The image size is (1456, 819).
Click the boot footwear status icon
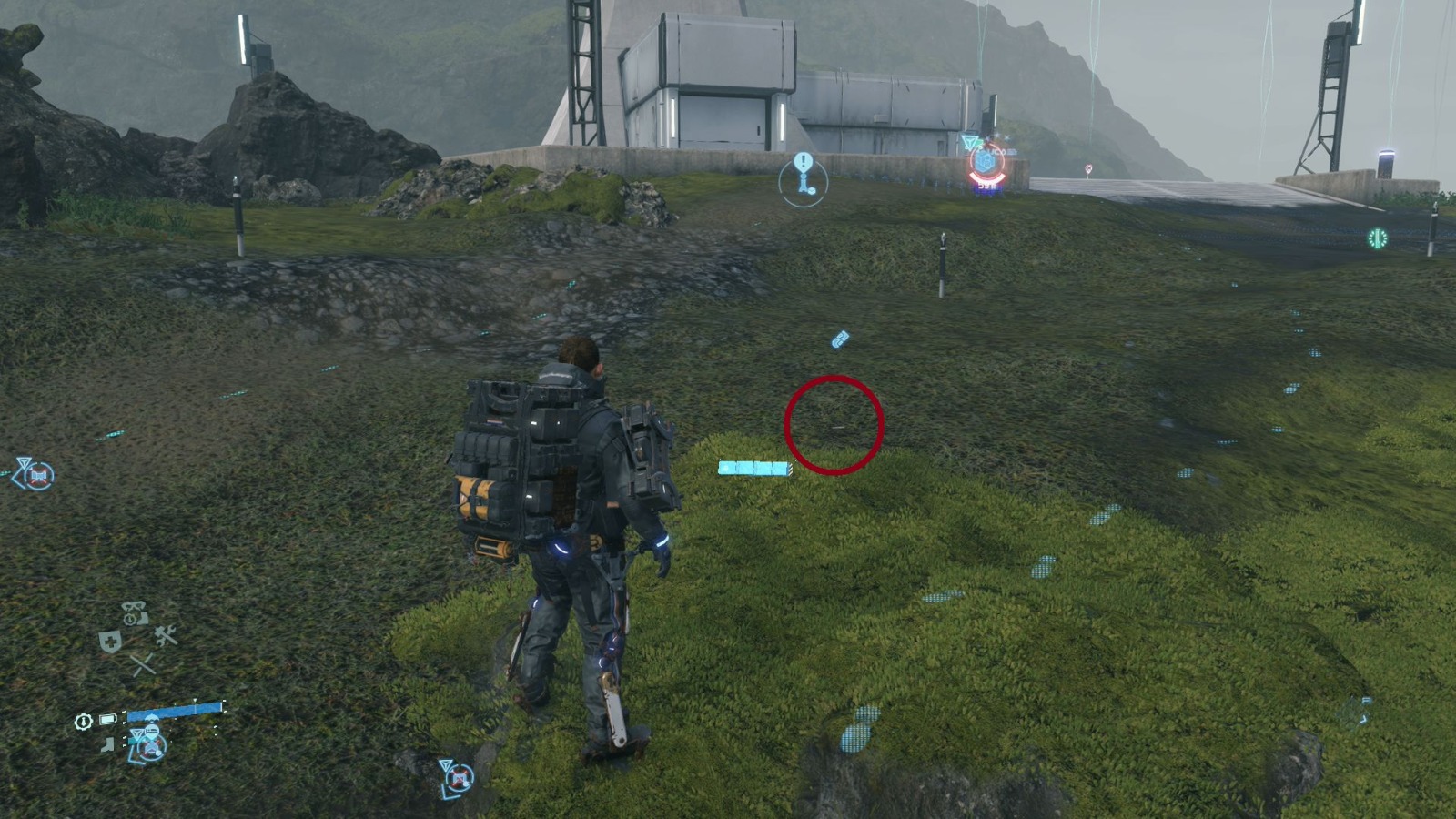[106, 744]
